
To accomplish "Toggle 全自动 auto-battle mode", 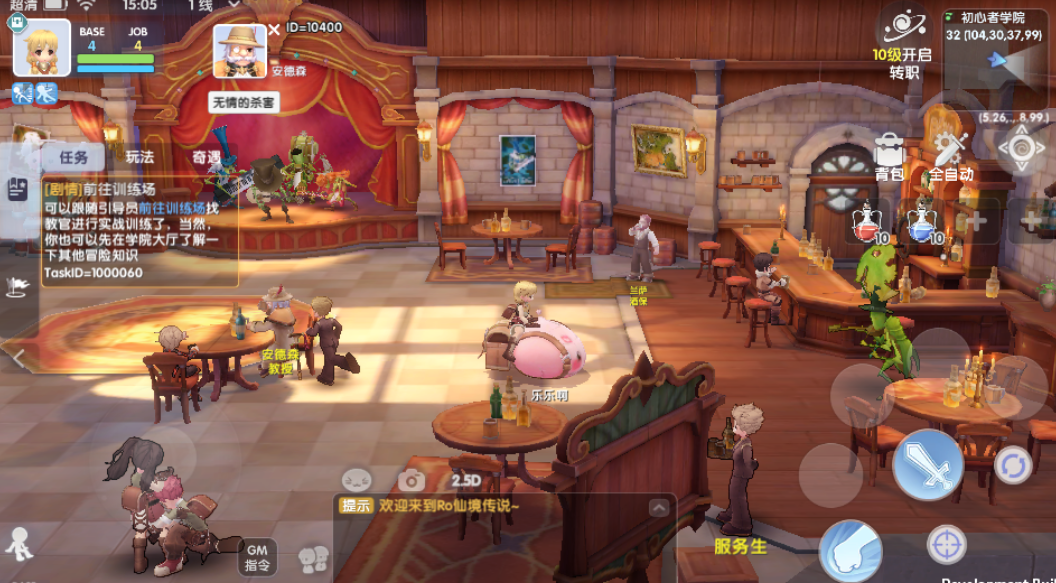I will pos(950,158).
